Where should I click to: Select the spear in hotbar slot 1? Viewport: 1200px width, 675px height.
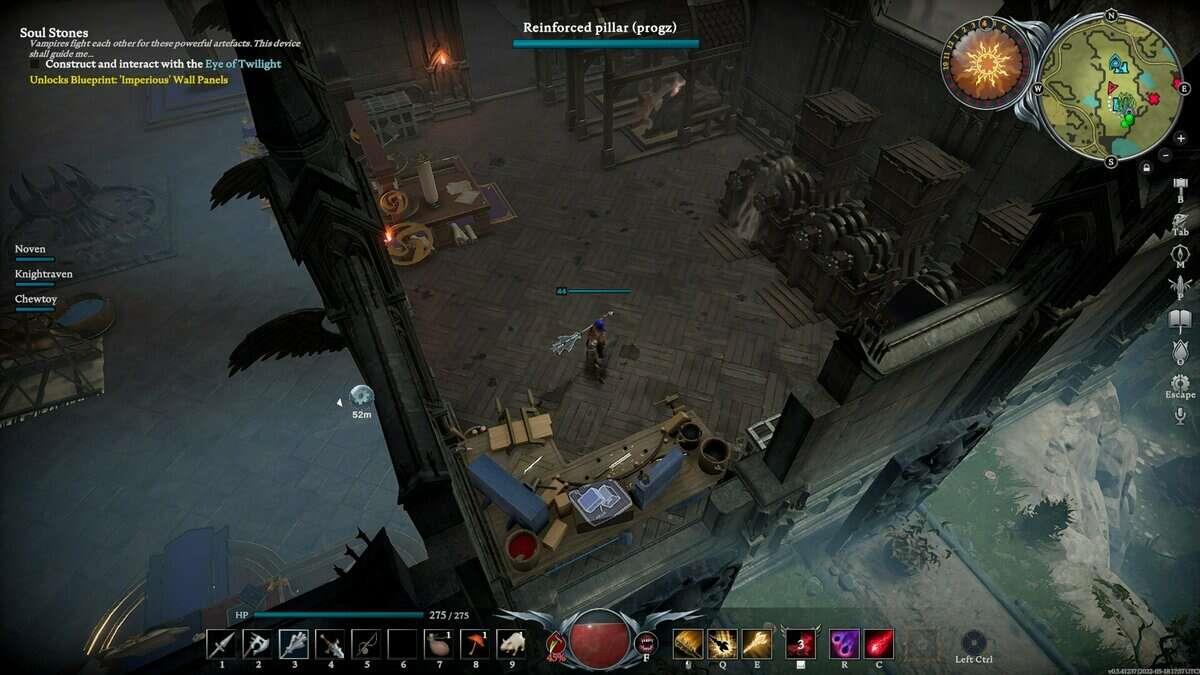[221, 644]
